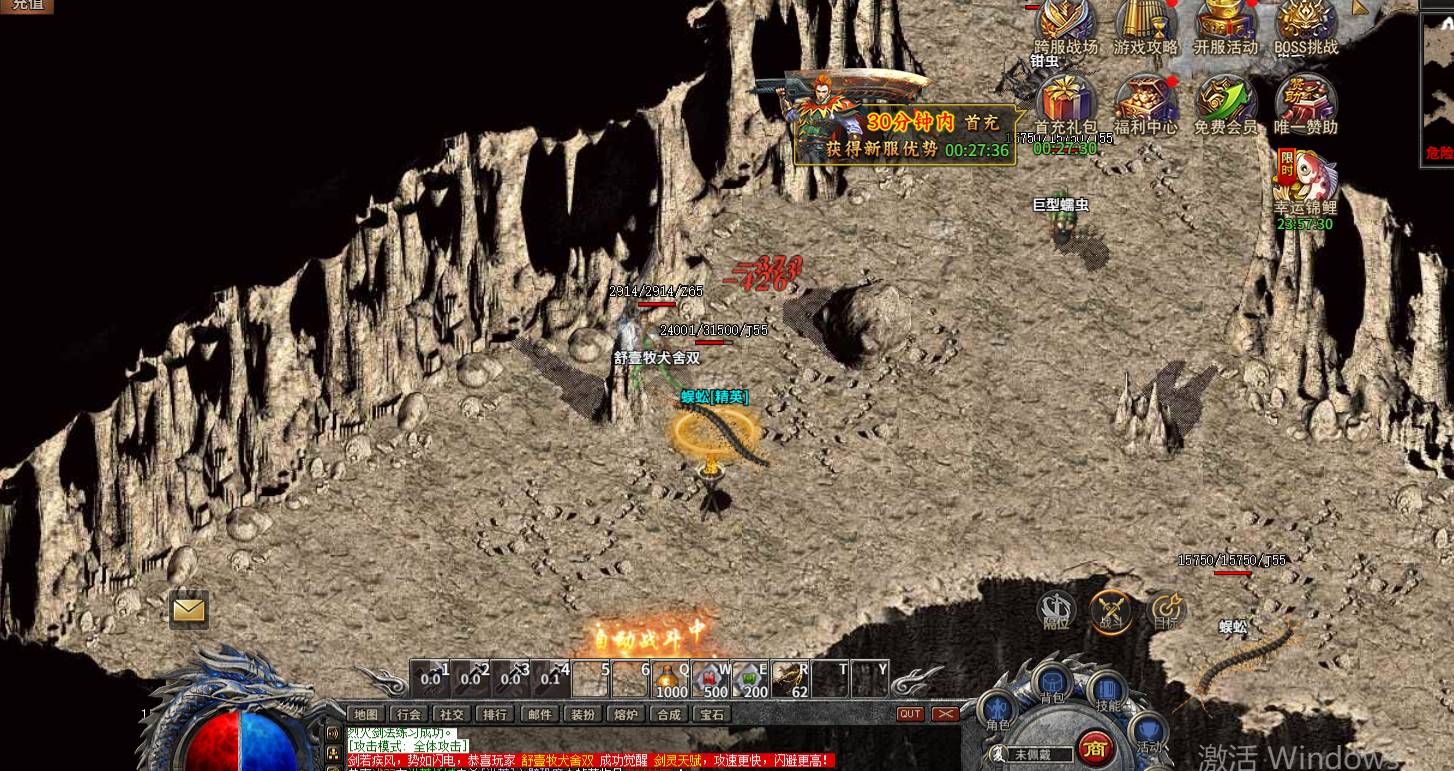The image size is (1454, 771).
Task: Toggle the 战斗 auto-battle button
Action: pyautogui.click(x=1111, y=610)
